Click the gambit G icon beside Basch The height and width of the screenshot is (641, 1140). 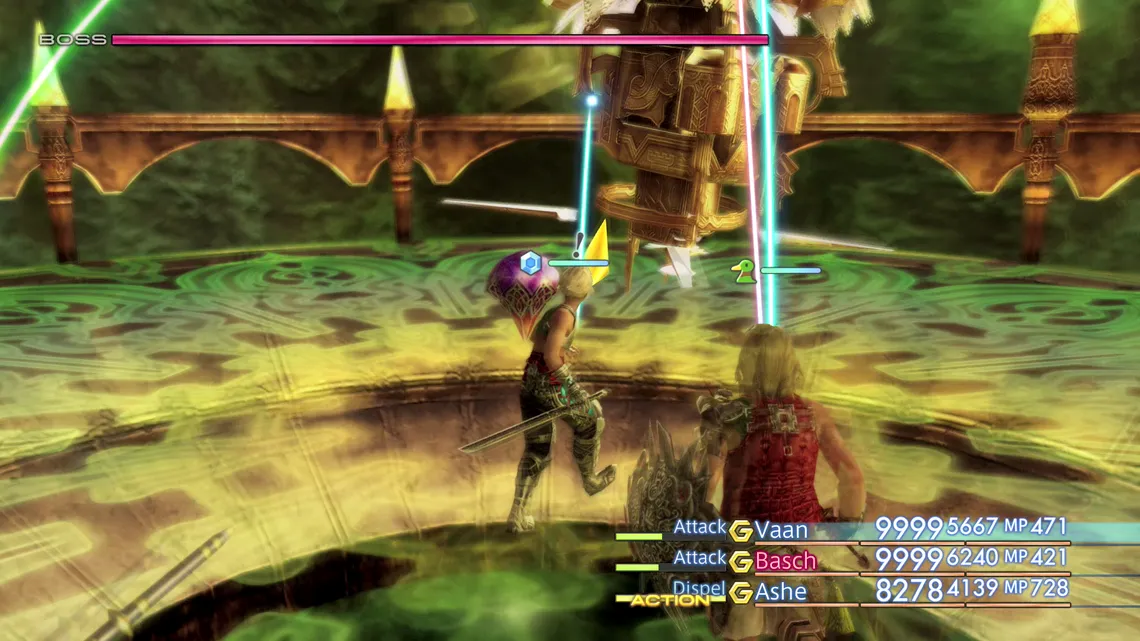[741, 562]
